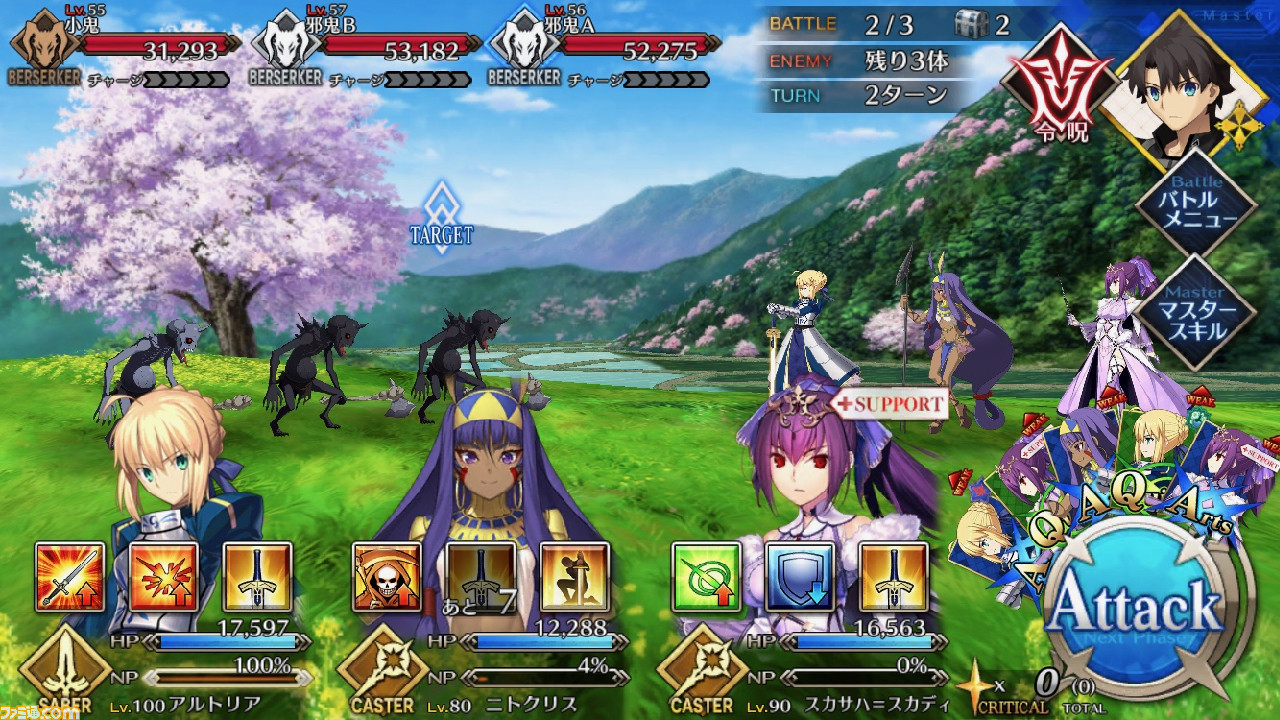
Task: Activate Nitocris's kneeling figure skill
Action: (575, 577)
